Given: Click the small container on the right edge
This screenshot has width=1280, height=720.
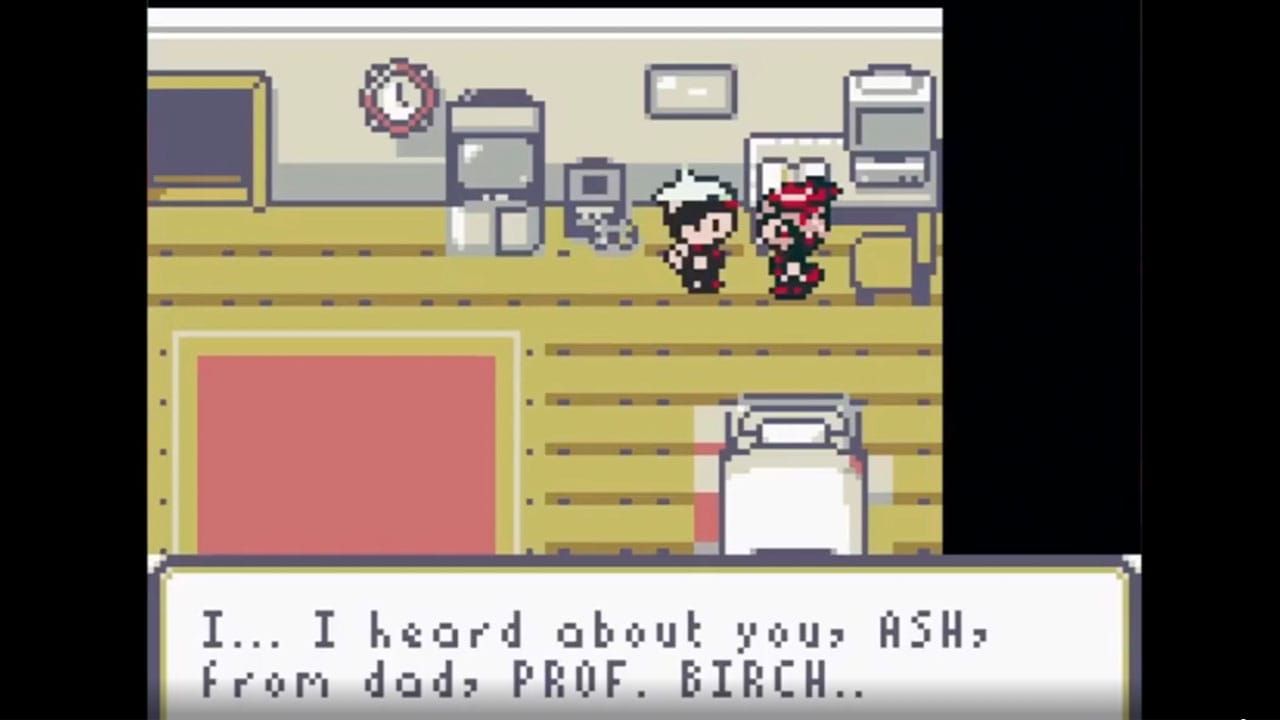Looking at the screenshot, I should pos(885,260).
